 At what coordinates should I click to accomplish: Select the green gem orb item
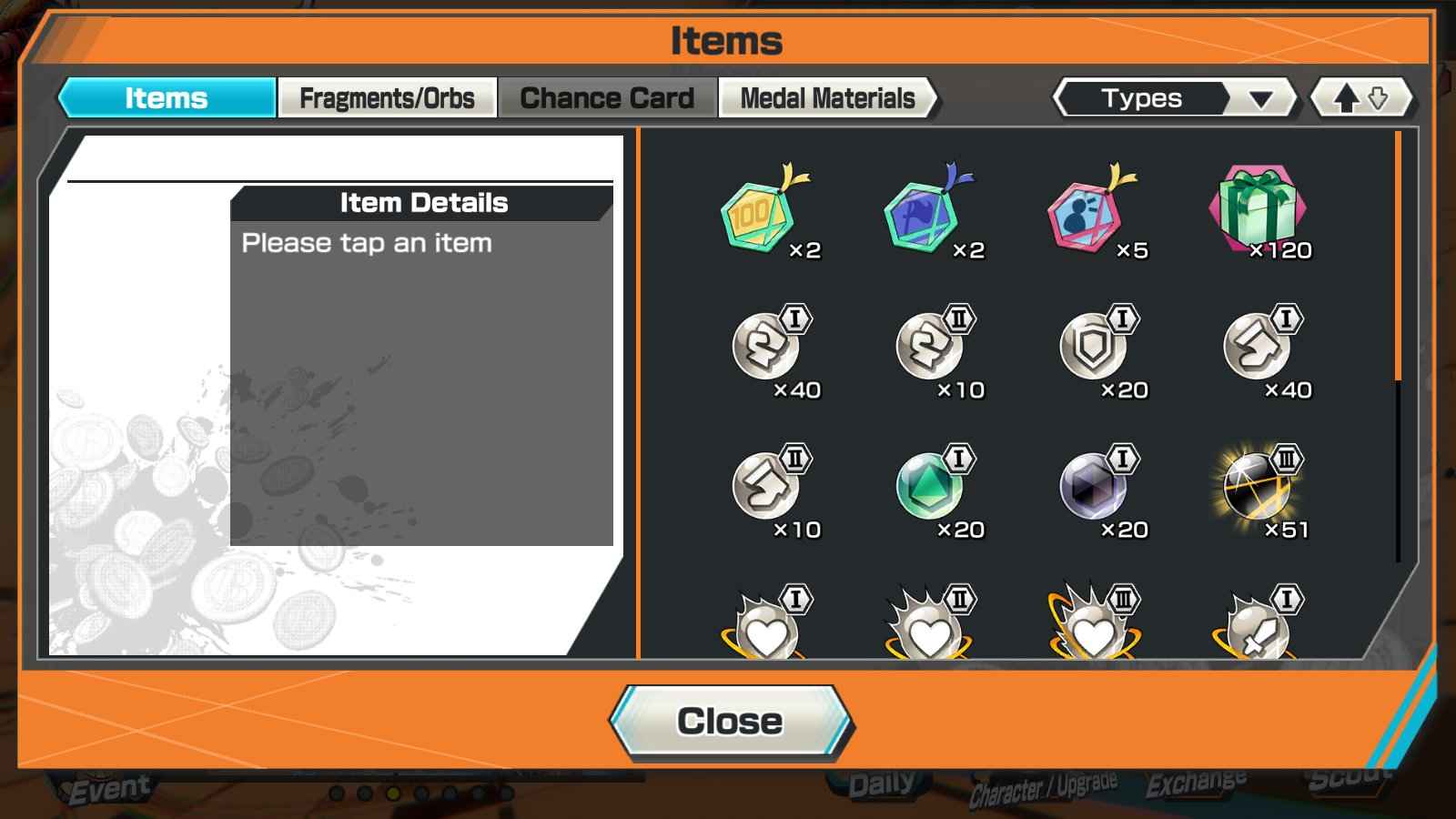click(930, 487)
